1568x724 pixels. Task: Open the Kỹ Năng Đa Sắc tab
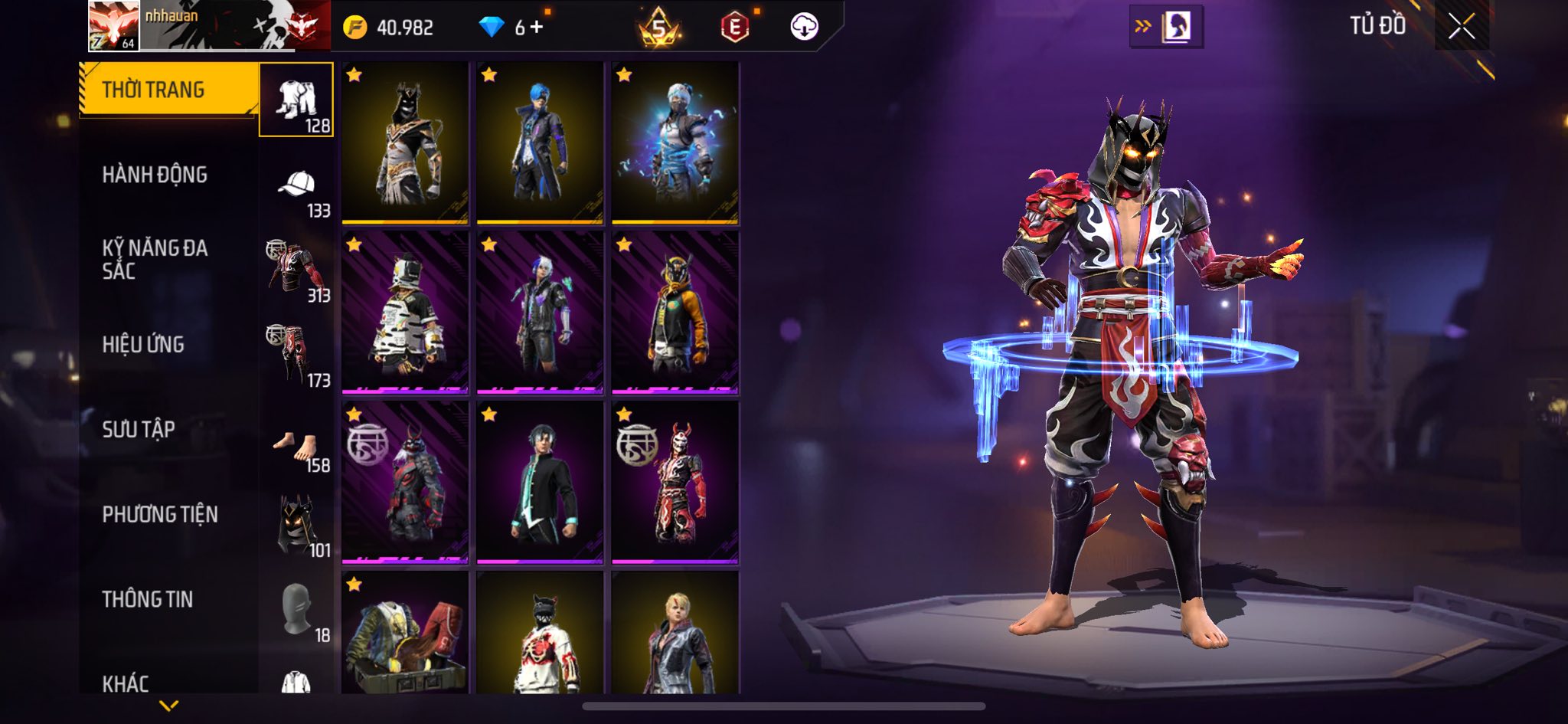155,259
